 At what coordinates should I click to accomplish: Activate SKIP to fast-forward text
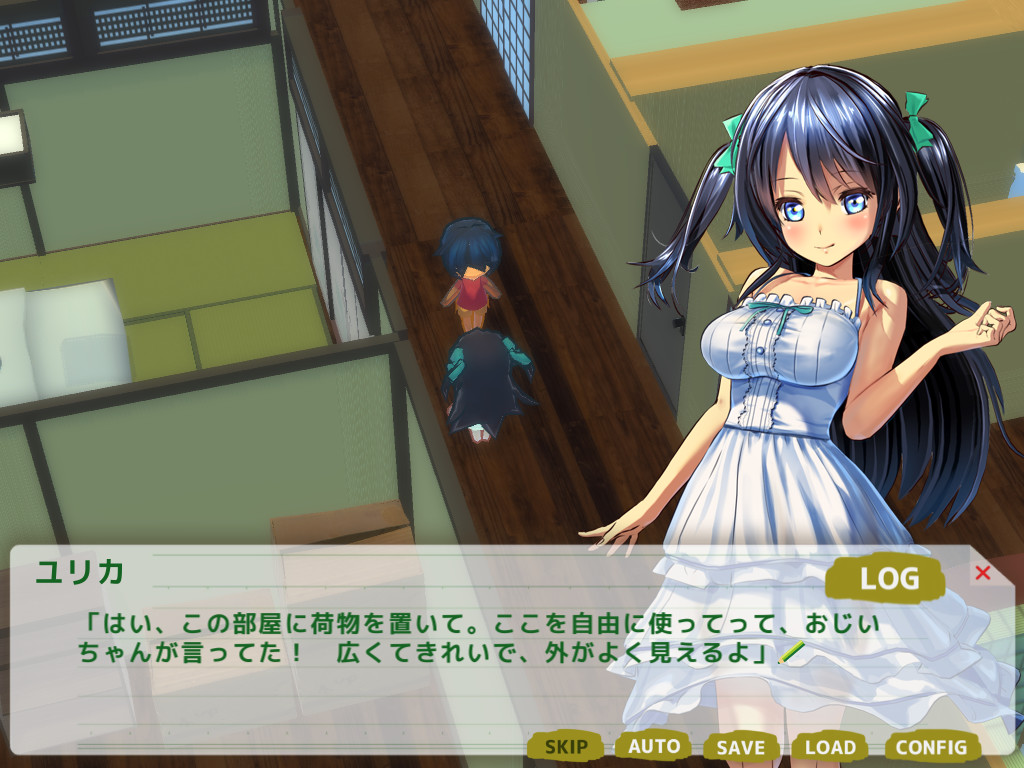(566, 746)
